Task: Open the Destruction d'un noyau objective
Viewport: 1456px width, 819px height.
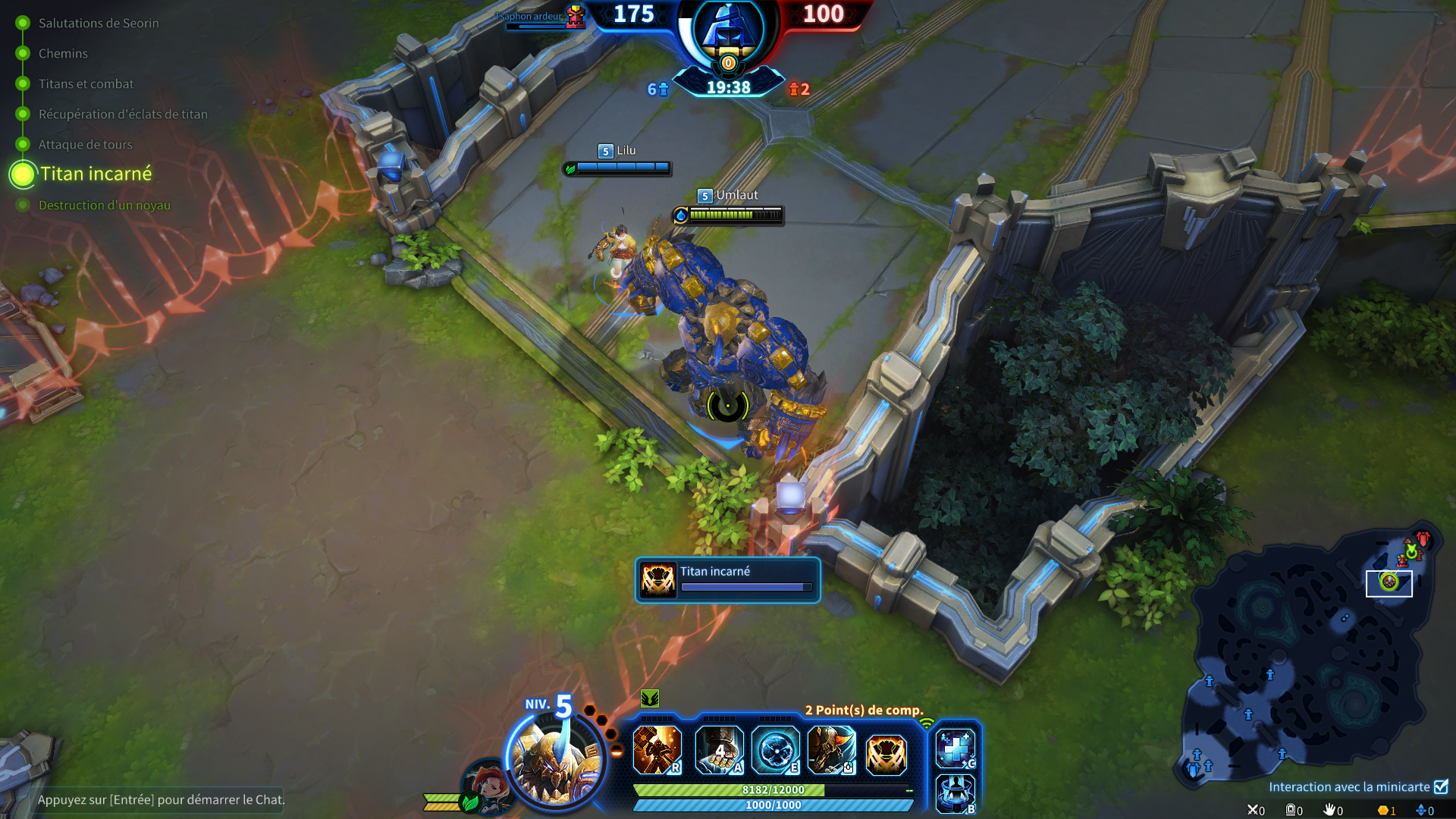Action: tap(104, 205)
